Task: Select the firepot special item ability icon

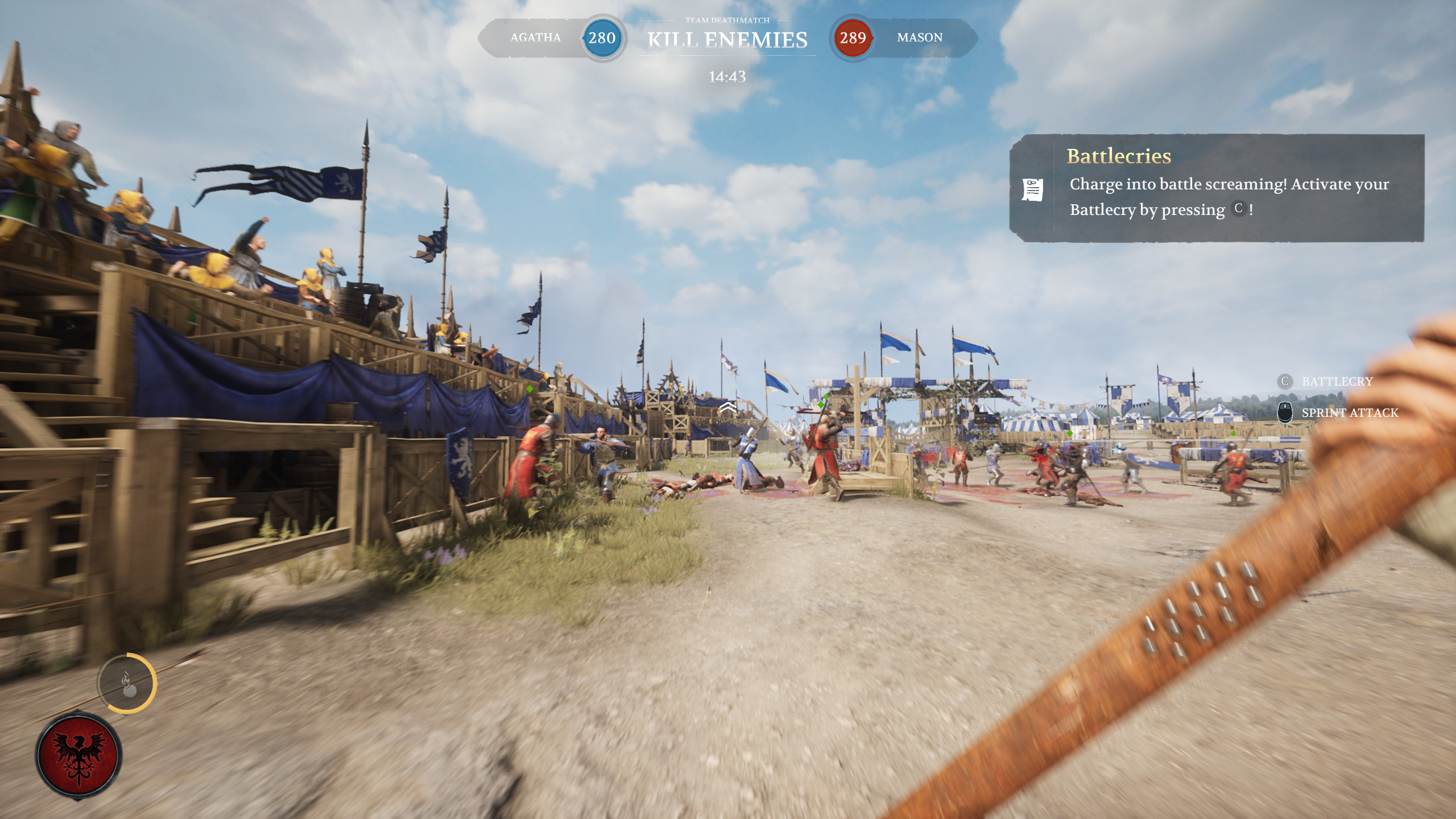Action: tap(127, 684)
